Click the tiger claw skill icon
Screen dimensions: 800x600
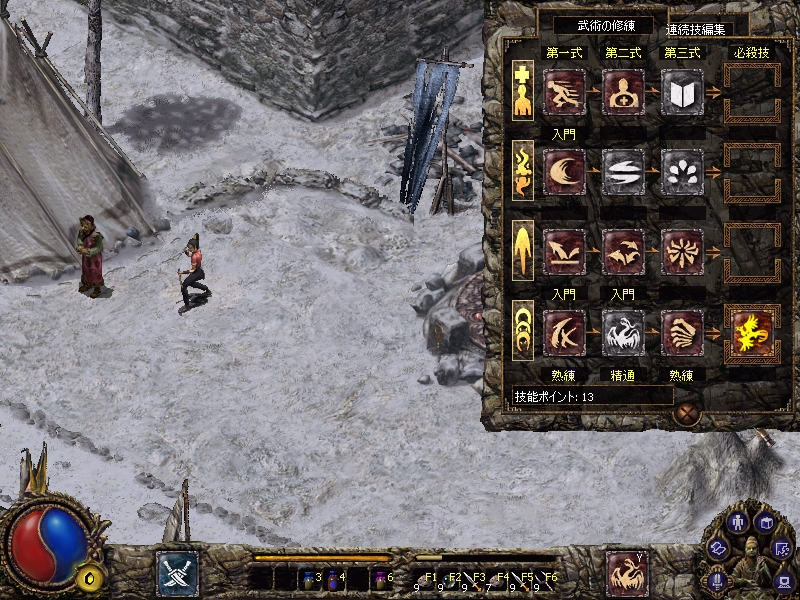683,332
